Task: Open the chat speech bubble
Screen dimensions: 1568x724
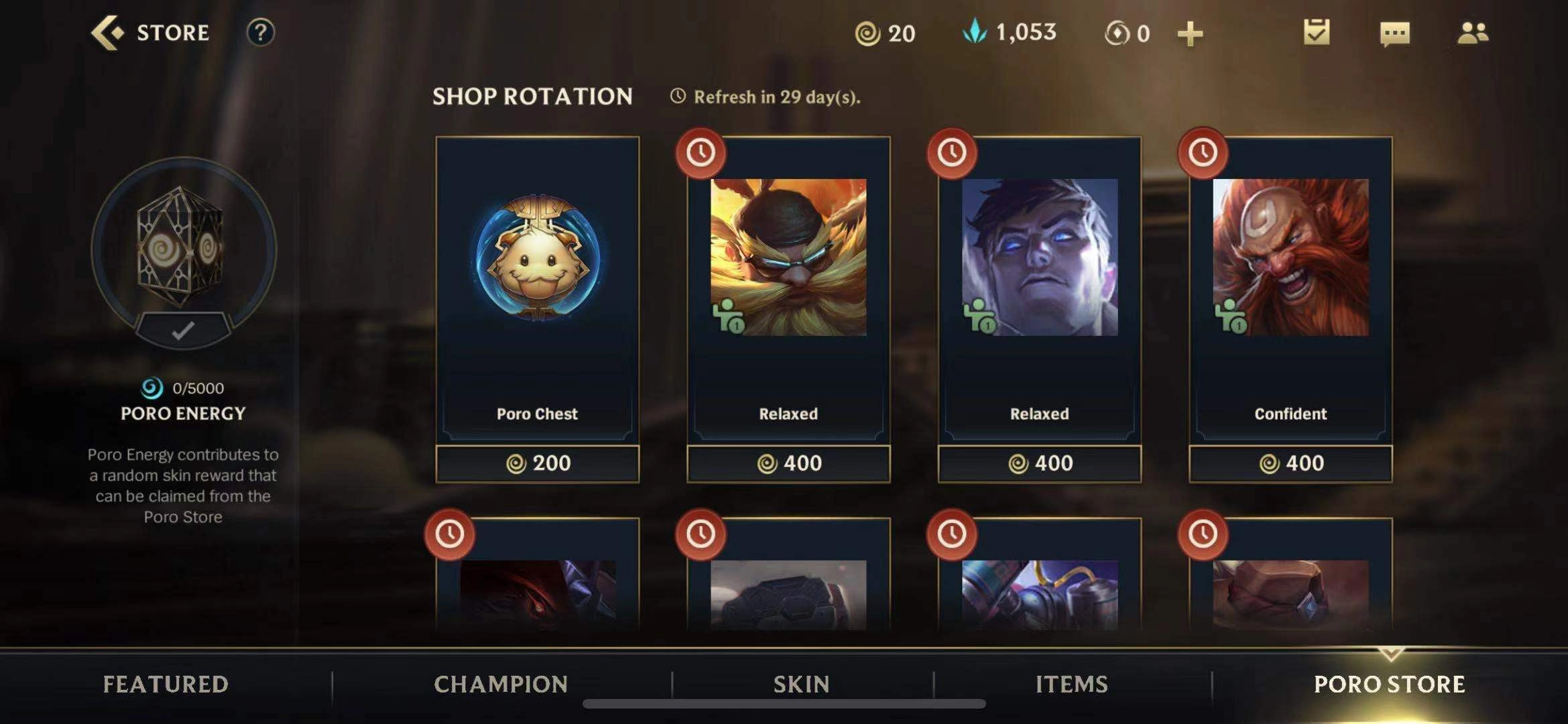Action: tap(1394, 34)
